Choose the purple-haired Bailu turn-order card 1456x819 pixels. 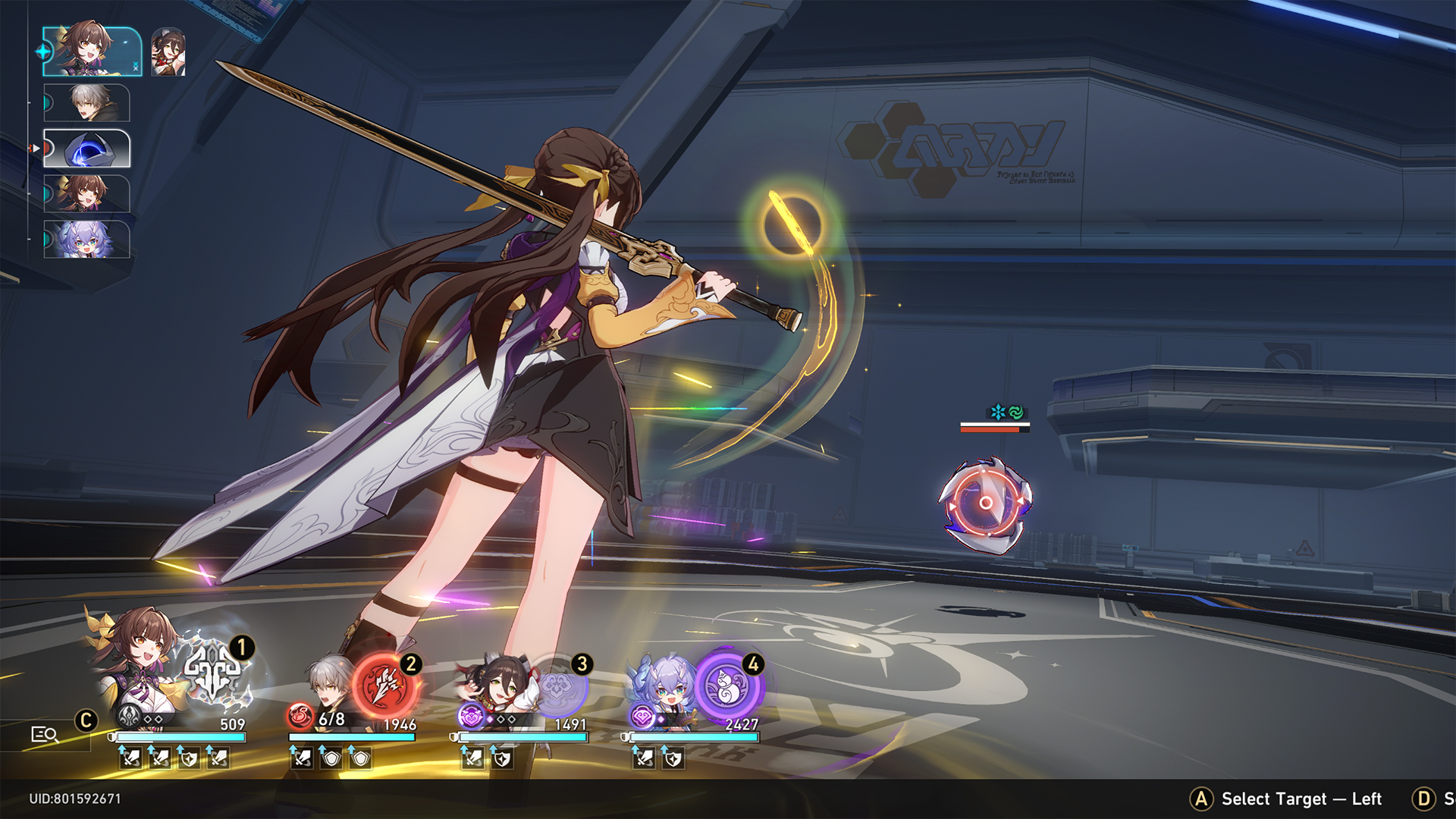[87, 240]
